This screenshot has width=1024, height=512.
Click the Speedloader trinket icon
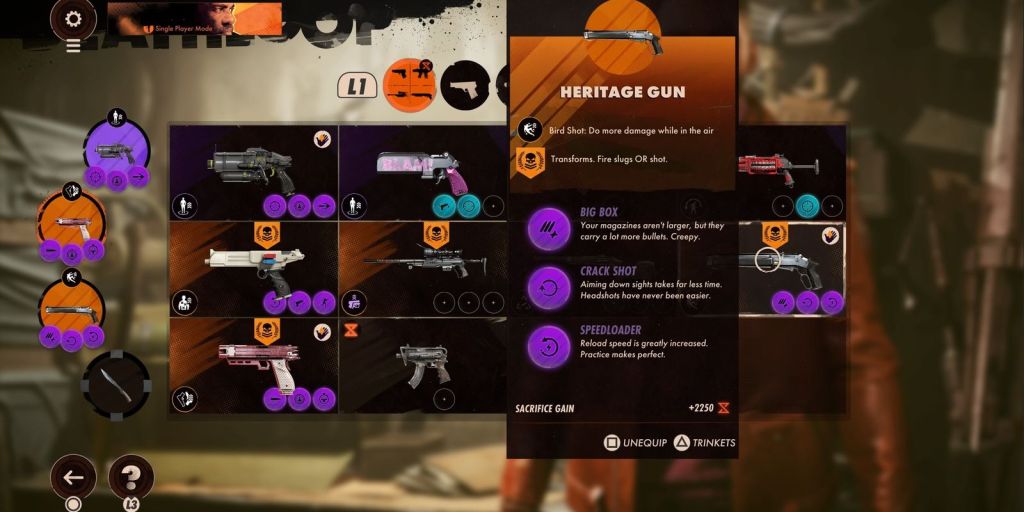pos(548,345)
